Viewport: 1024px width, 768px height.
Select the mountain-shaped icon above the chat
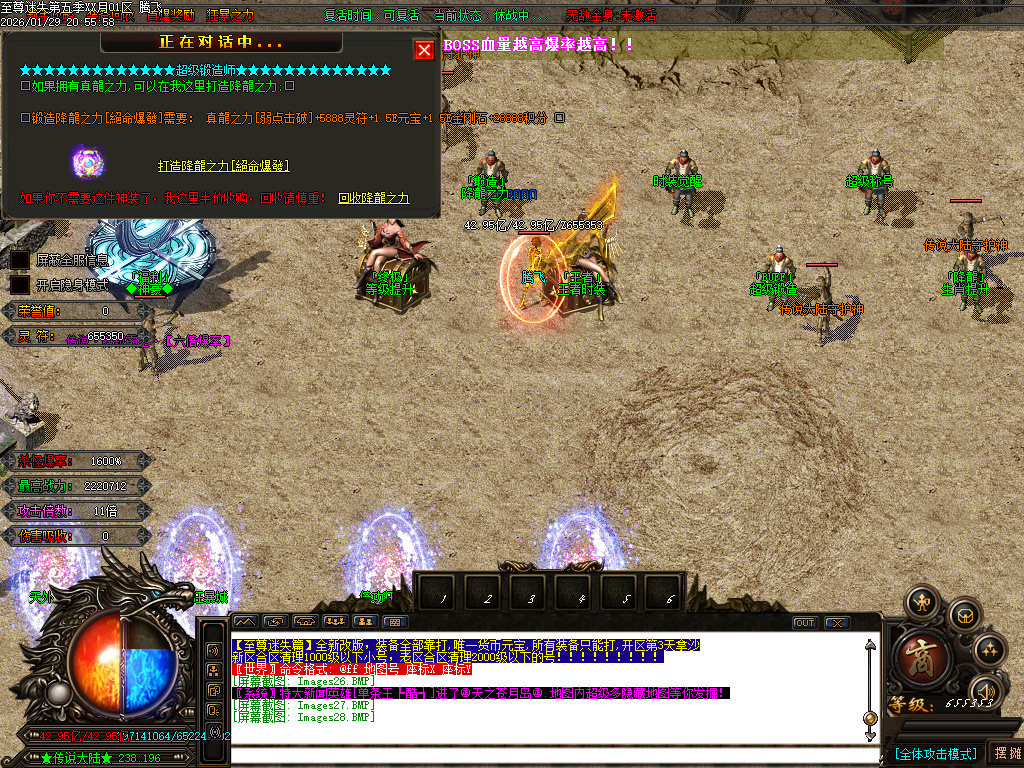(x=245, y=622)
